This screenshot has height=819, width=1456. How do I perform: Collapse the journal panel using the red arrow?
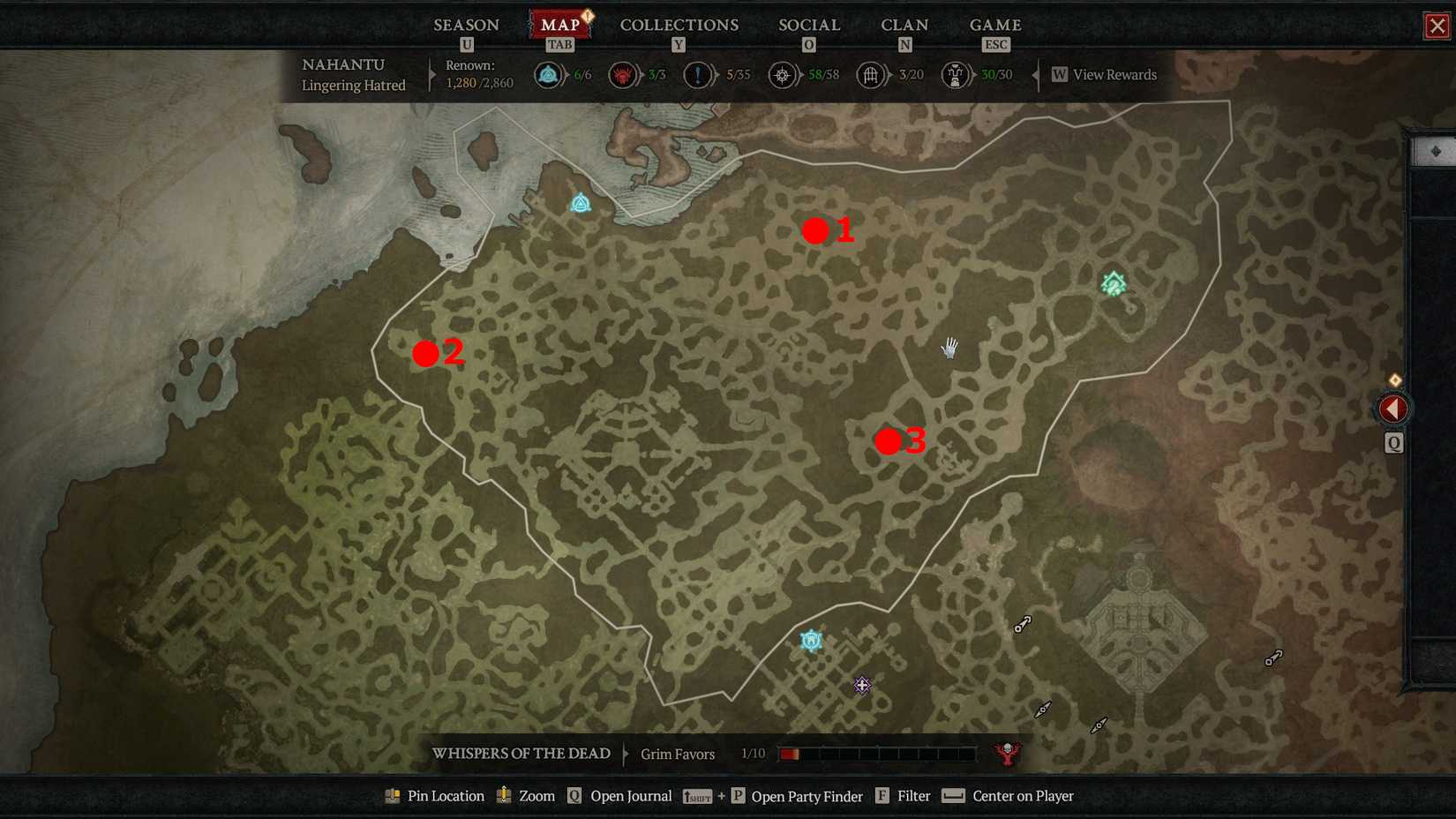[x=1392, y=408]
